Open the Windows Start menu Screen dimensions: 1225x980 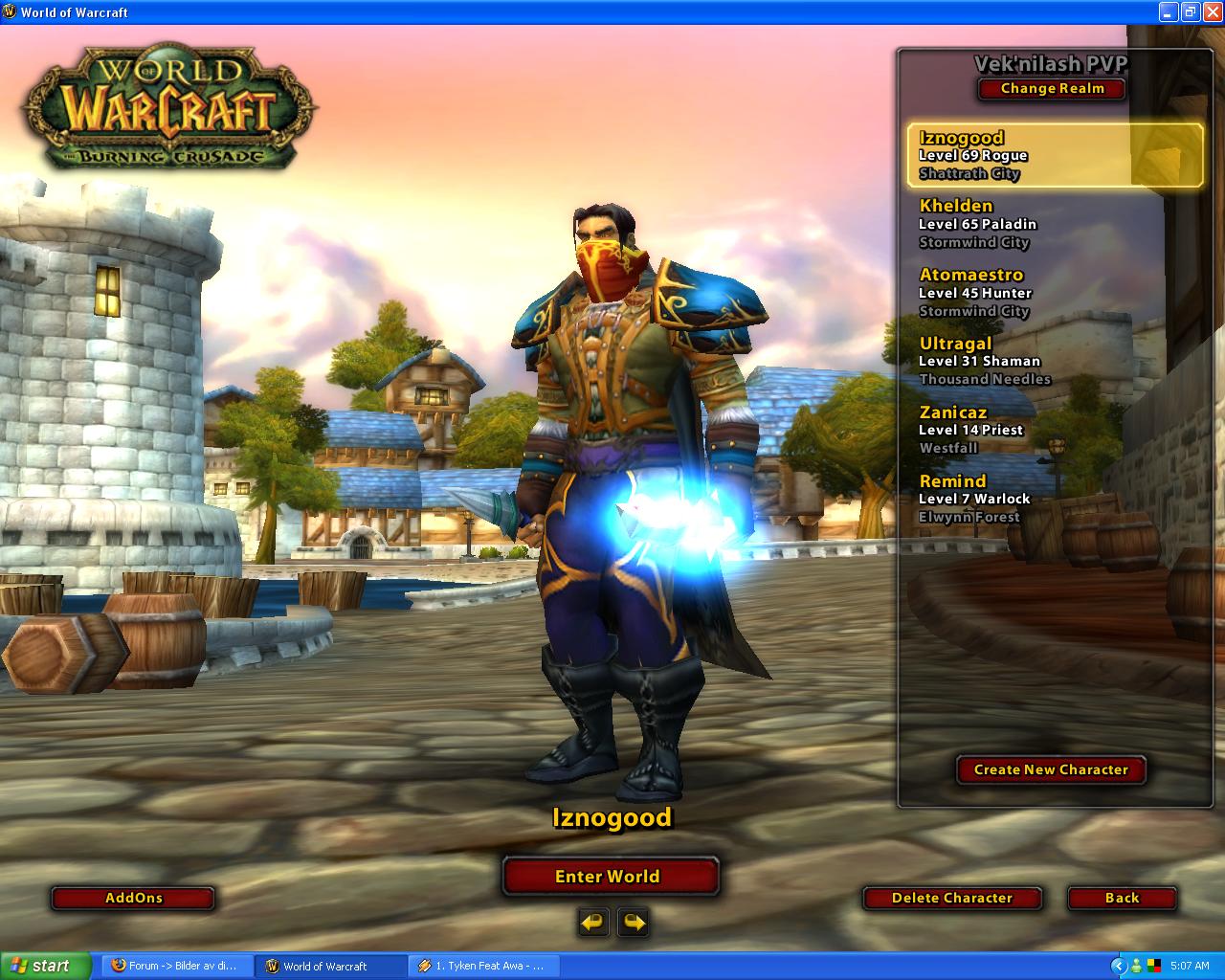(x=46, y=966)
